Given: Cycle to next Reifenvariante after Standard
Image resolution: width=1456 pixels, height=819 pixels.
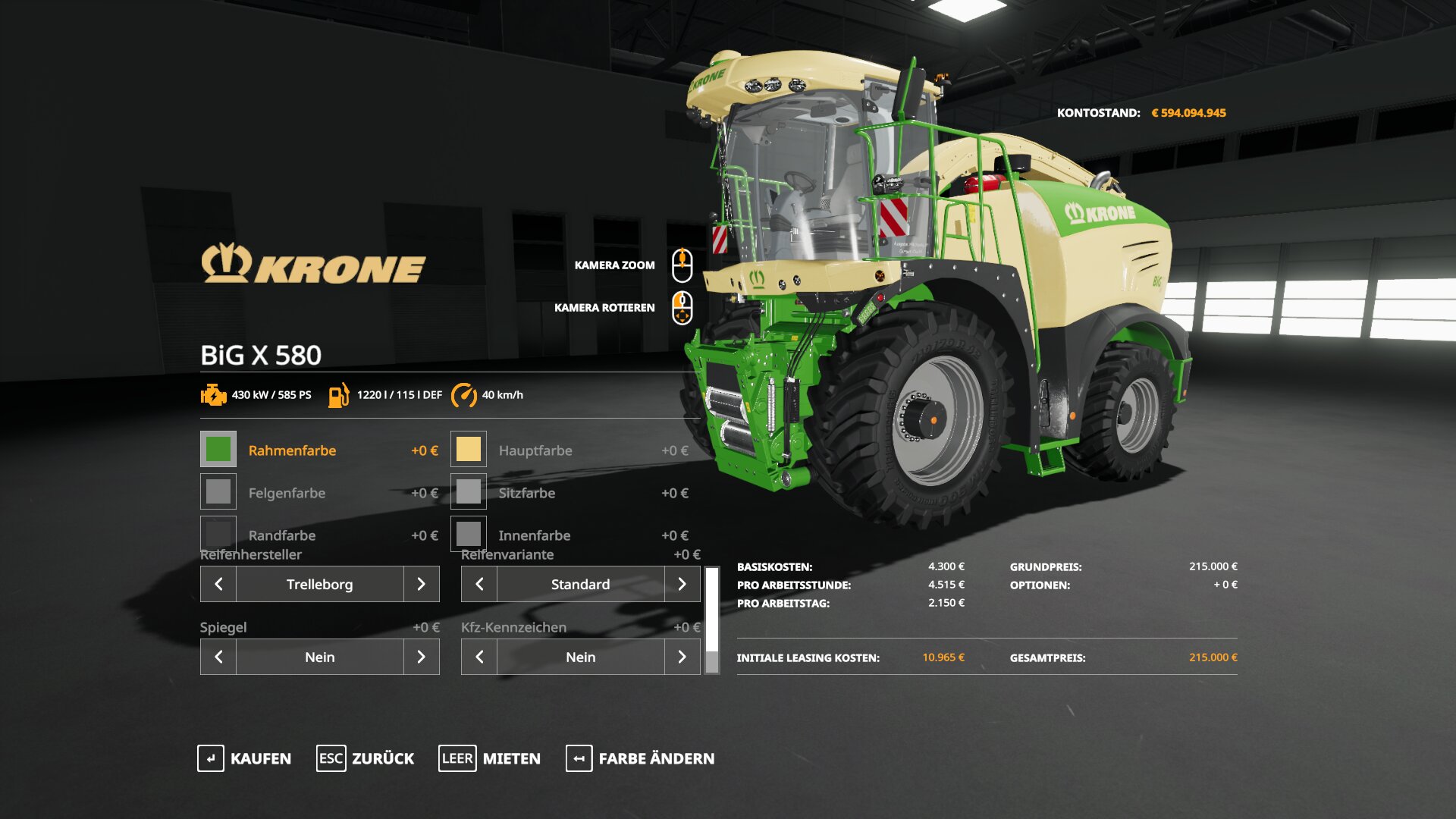Looking at the screenshot, I should [x=682, y=584].
